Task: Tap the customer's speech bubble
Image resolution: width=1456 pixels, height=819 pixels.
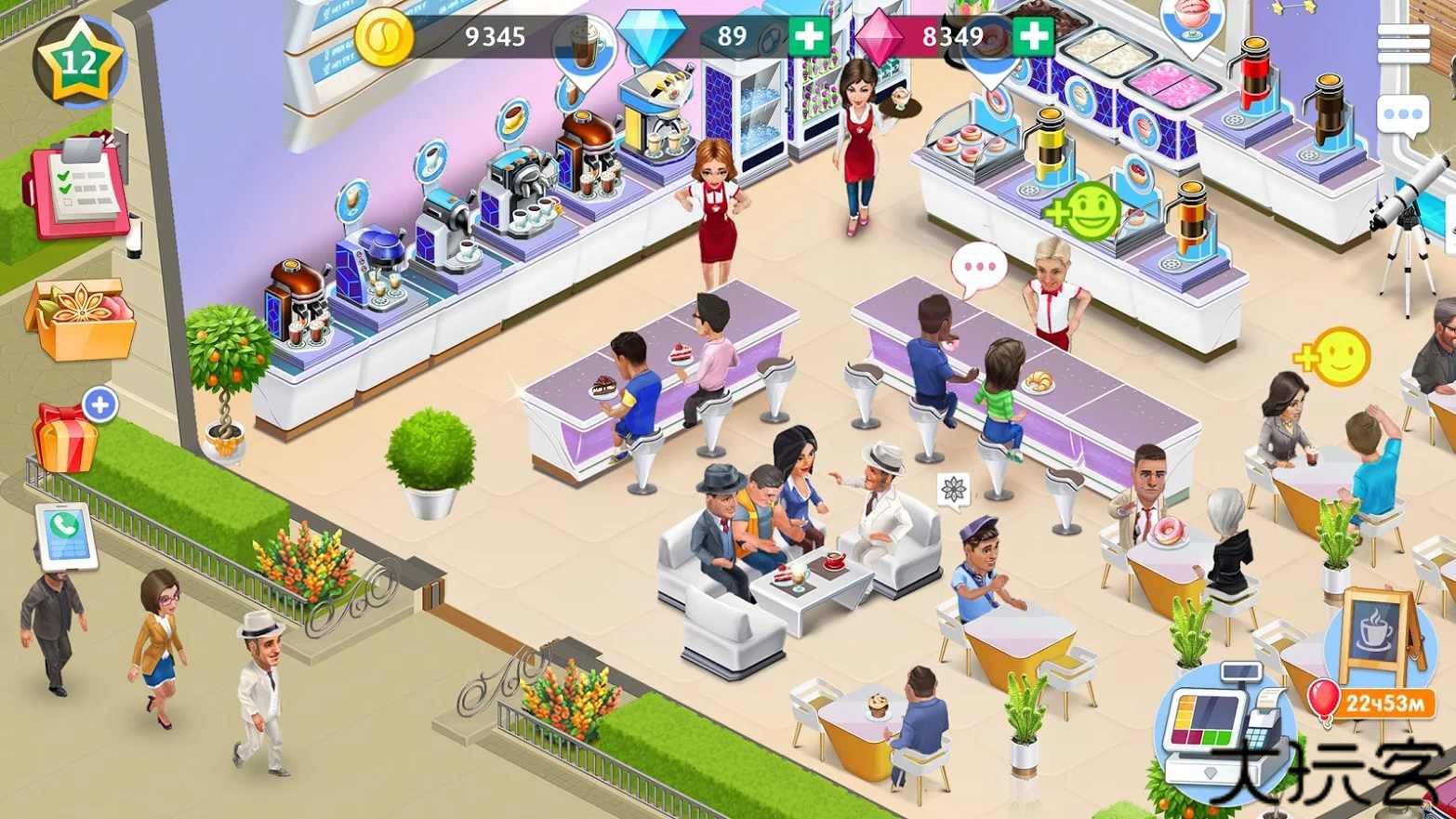Action: pos(979,268)
